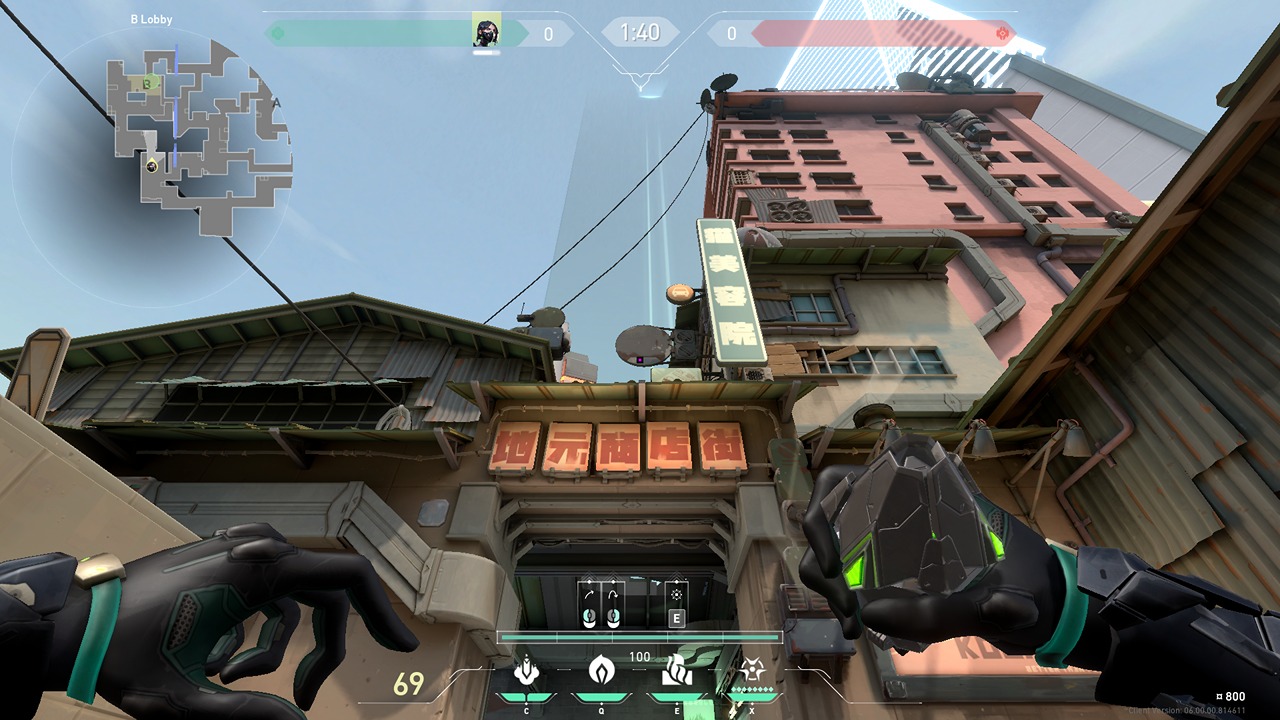
Task: Click the green attacker team emblem
Action: pyautogui.click(x=278, y=34)
